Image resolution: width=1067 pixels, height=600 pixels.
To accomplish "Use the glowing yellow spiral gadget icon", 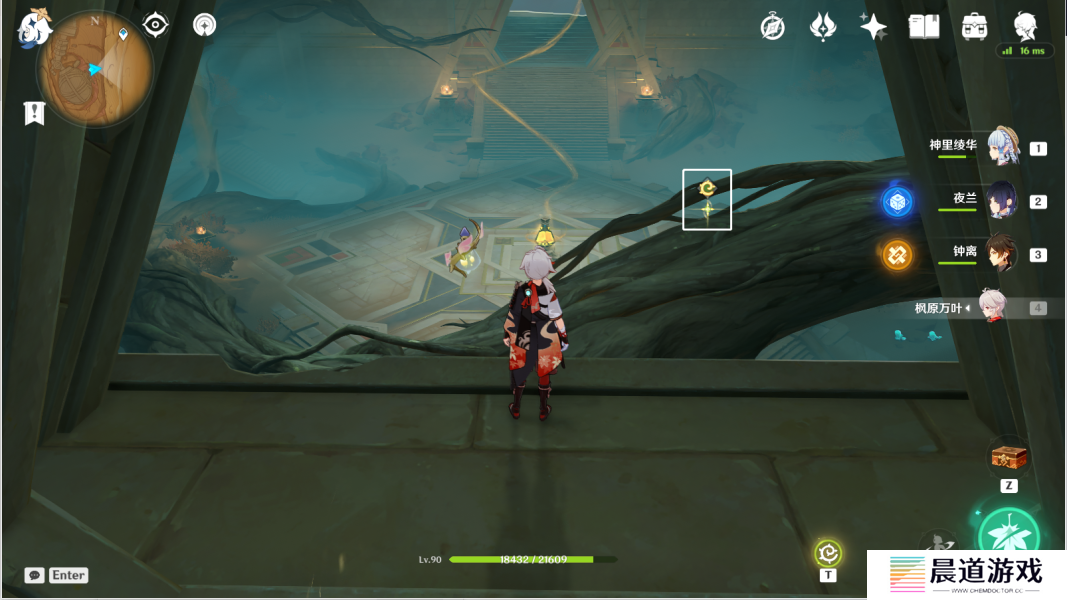I will [828, 552].
